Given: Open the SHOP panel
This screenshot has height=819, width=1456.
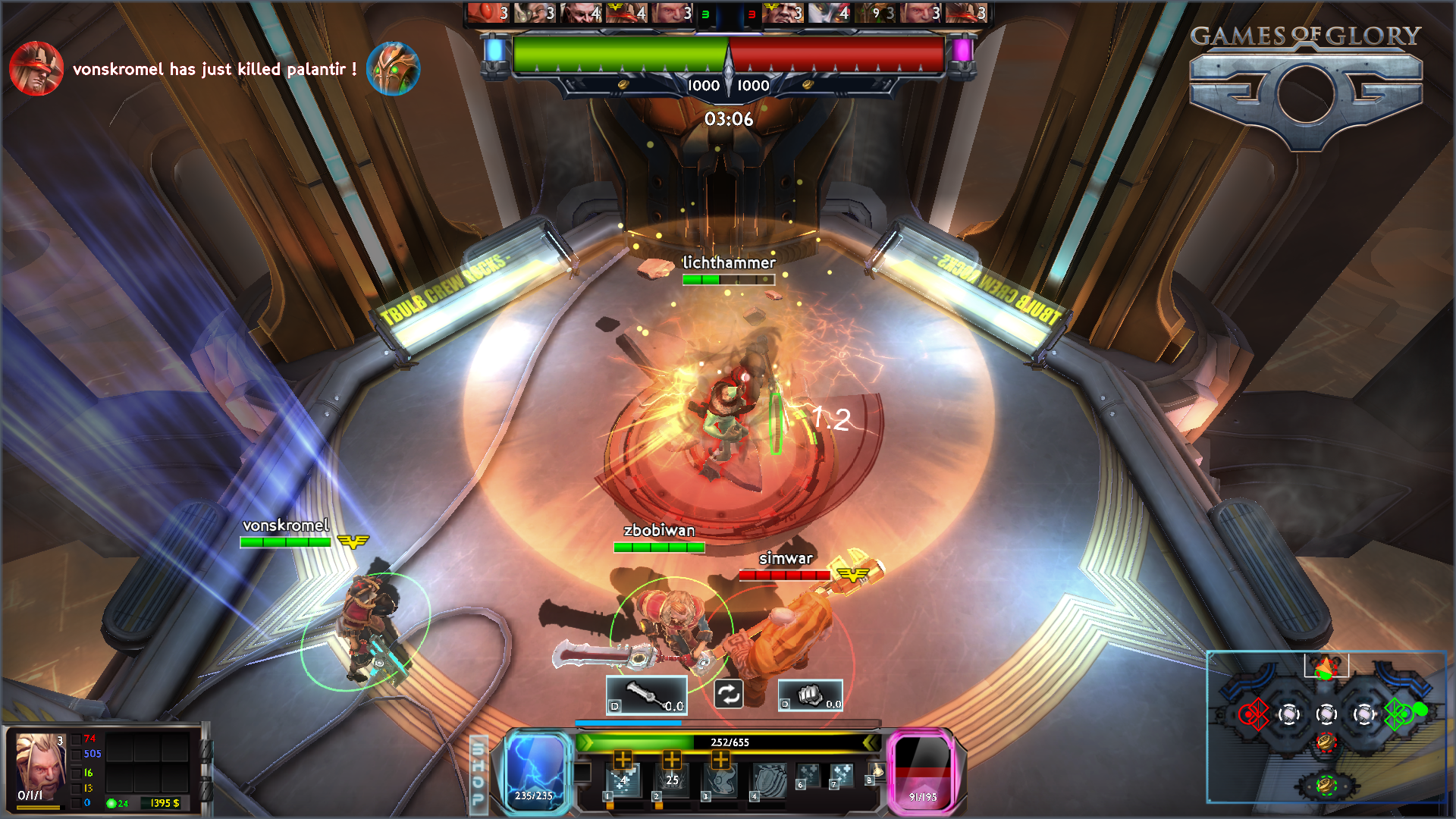Looking at the screenshot, I should (479, 773).
